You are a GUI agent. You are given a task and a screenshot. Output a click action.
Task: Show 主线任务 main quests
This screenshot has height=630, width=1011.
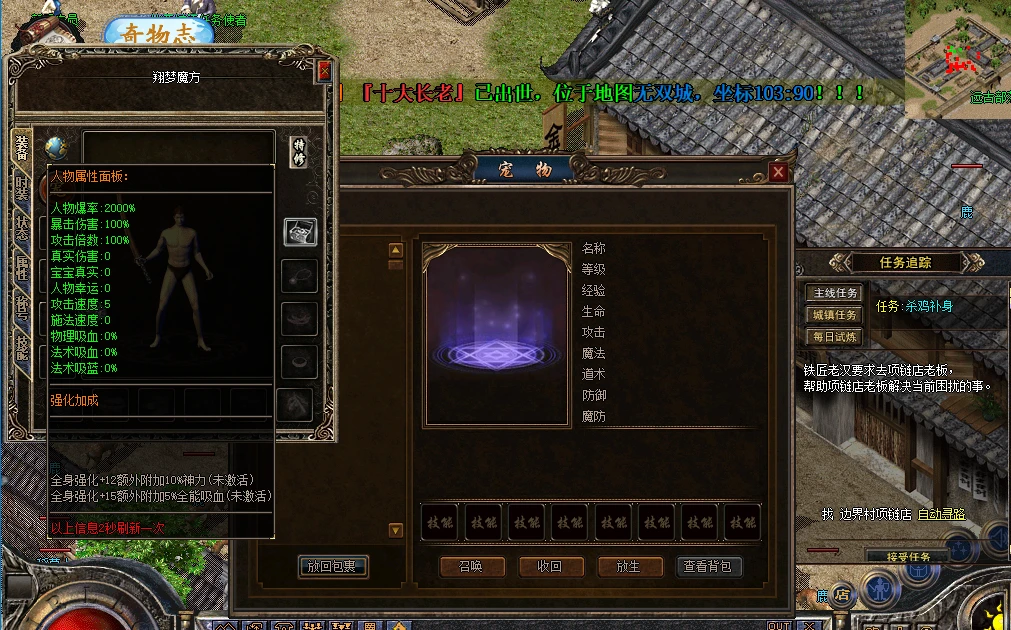[834, 293]
